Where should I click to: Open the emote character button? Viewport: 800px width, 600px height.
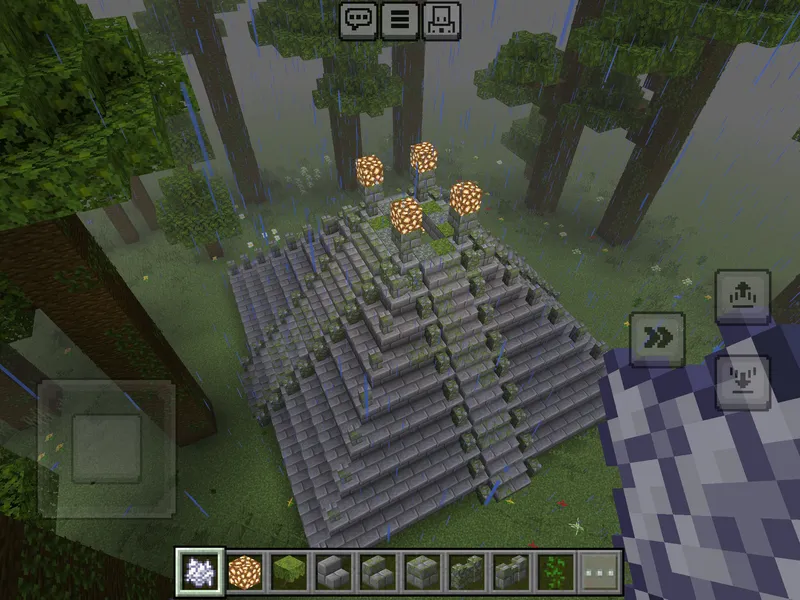pyautogui.click(x=442, y=20)
